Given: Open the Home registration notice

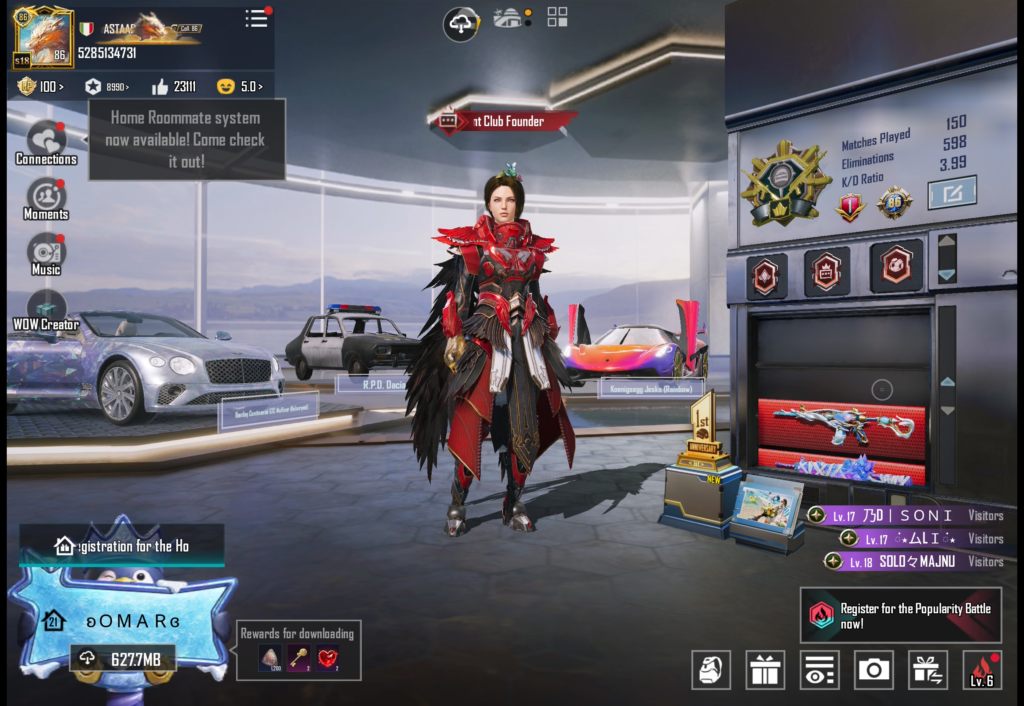Looking at the screenshot, I should tap(122, 546).
